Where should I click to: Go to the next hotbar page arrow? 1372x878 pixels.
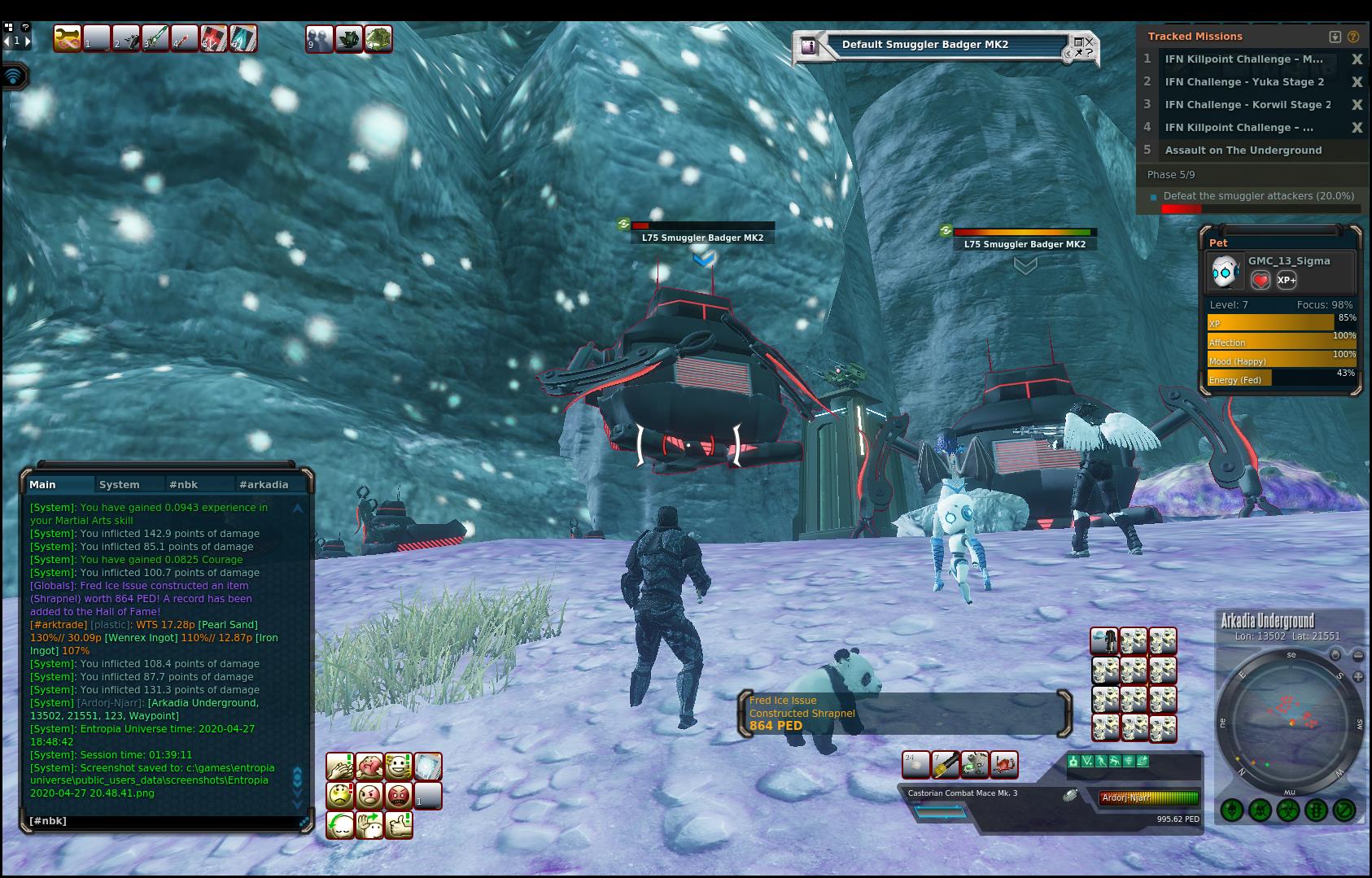(x=28, y=40)
